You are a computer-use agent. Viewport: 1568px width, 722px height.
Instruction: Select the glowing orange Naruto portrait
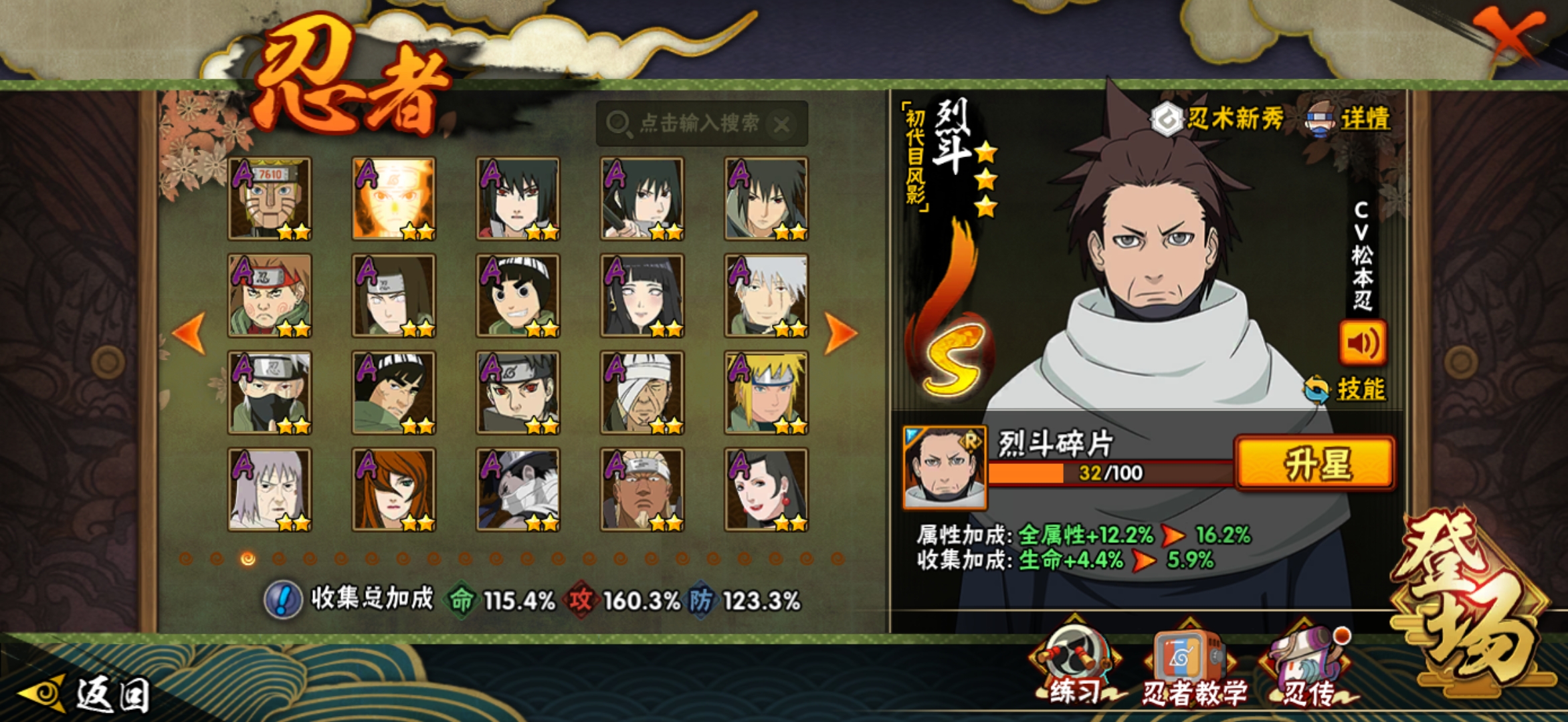click(x=394, y=199)
